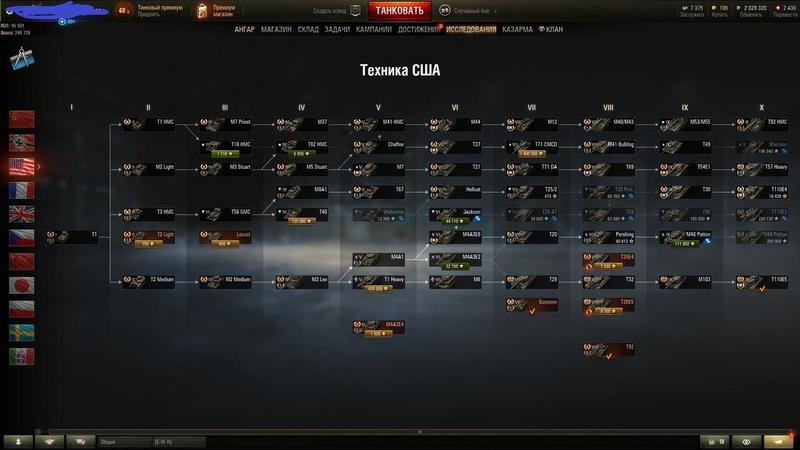Select the Japan flag nation
Viewport: 800px width, 450px height.
21,285
